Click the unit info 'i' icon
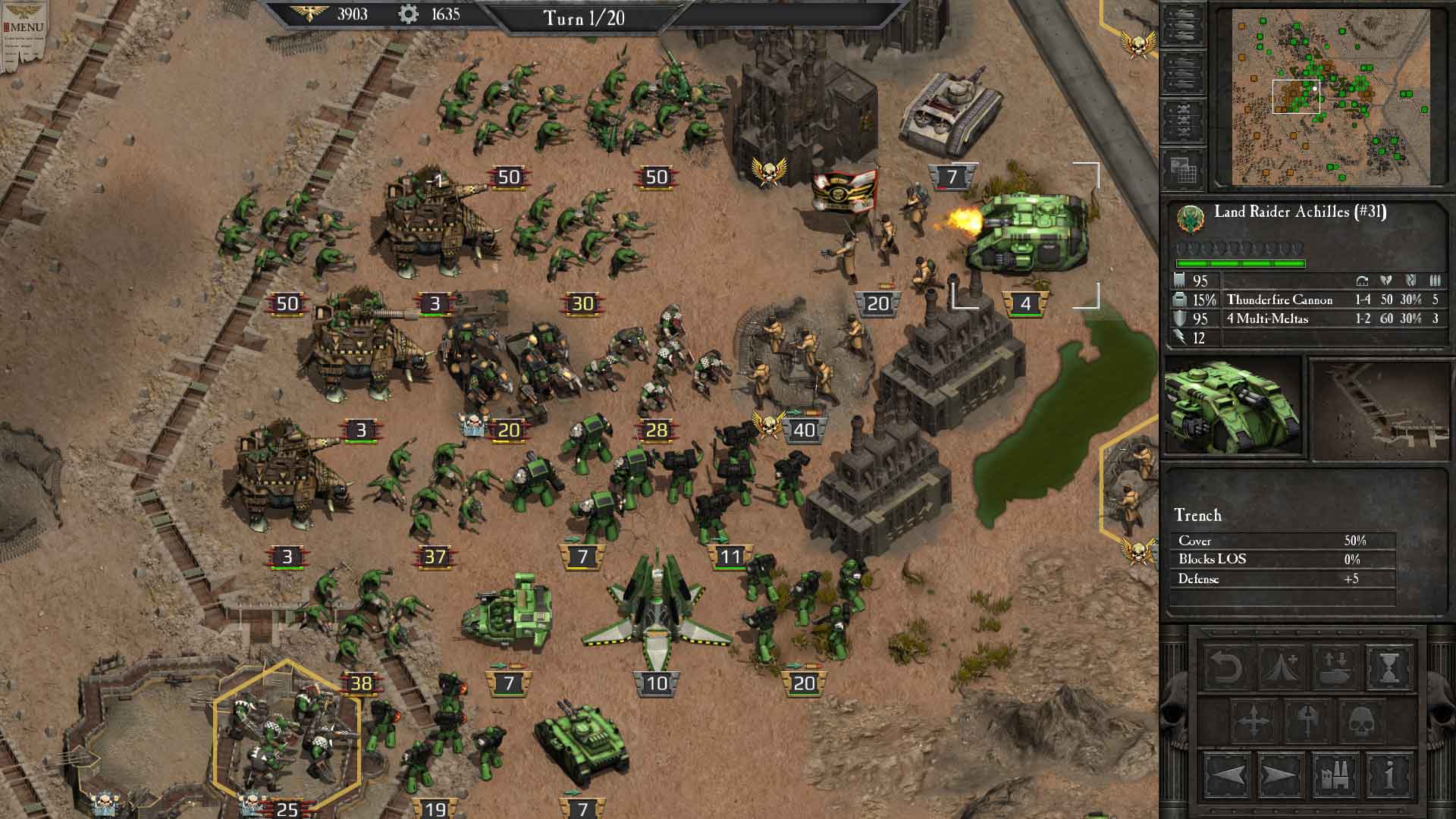The height and width of the screenshot is (819, 1456). tap(1391, 776)
